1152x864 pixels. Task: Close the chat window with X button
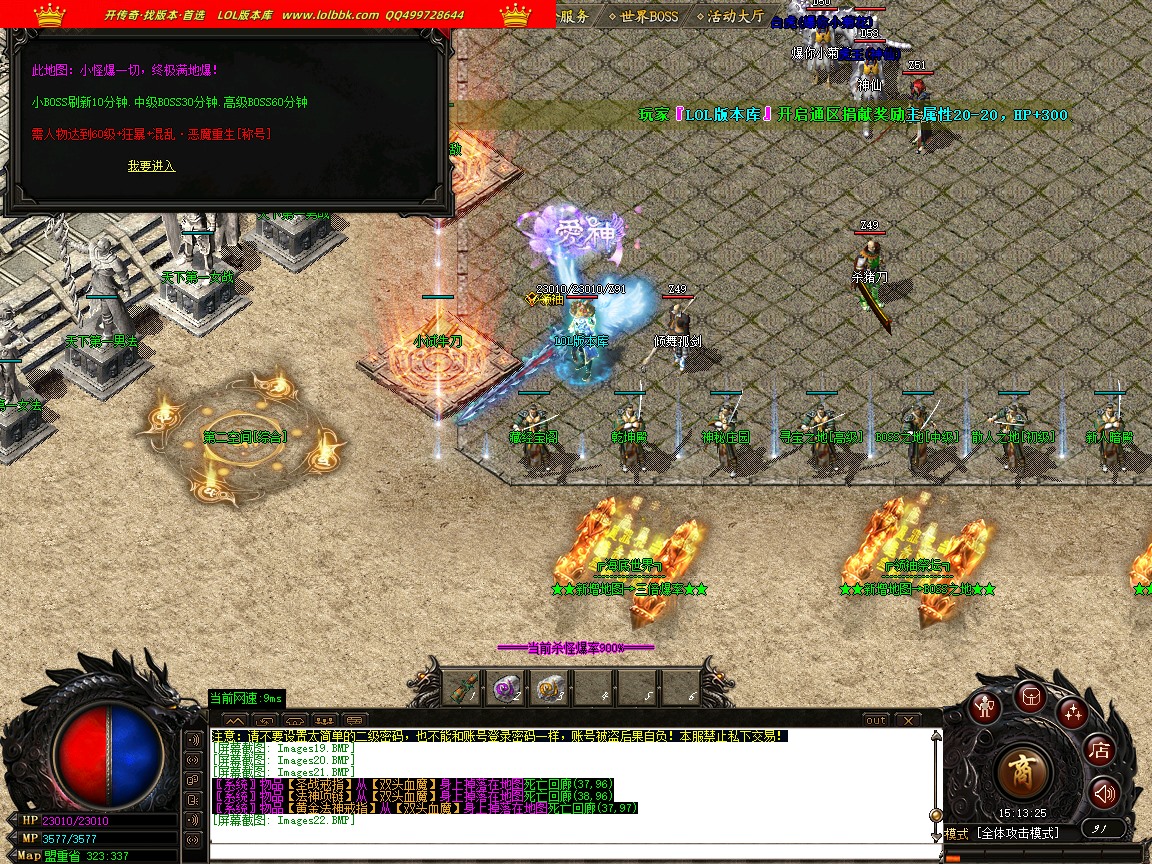coord(907,720)
